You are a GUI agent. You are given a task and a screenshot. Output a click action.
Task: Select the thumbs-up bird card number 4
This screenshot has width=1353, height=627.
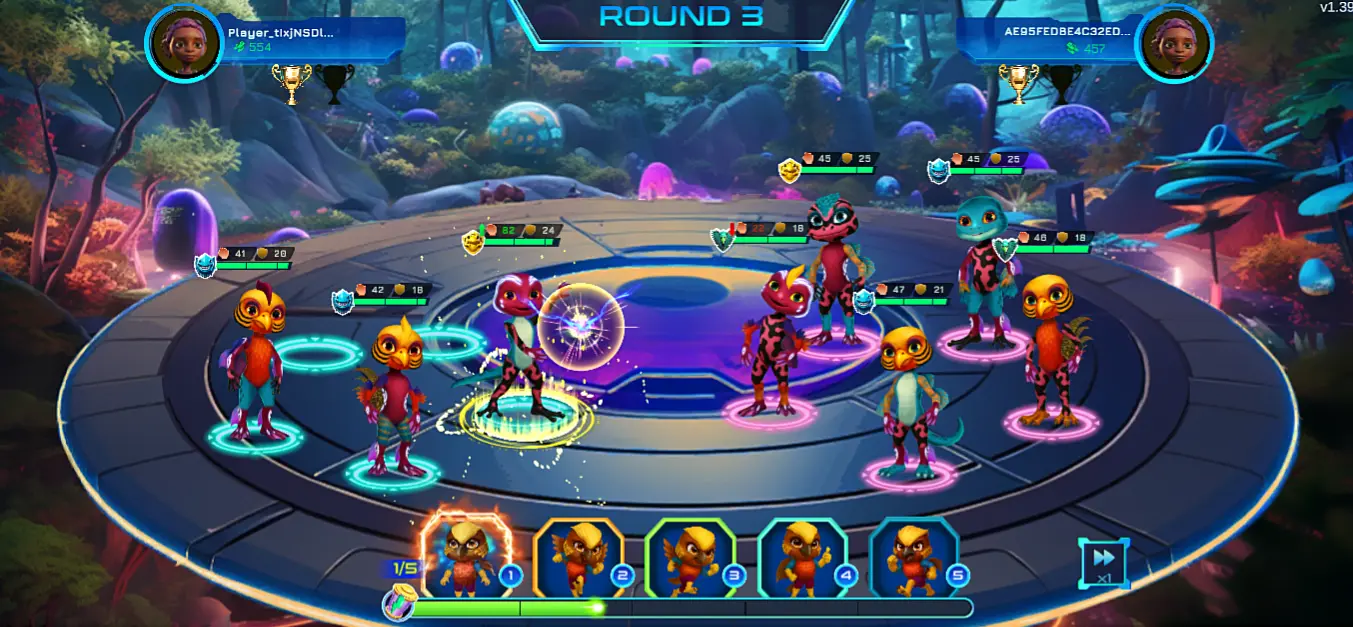pos(802,558)
